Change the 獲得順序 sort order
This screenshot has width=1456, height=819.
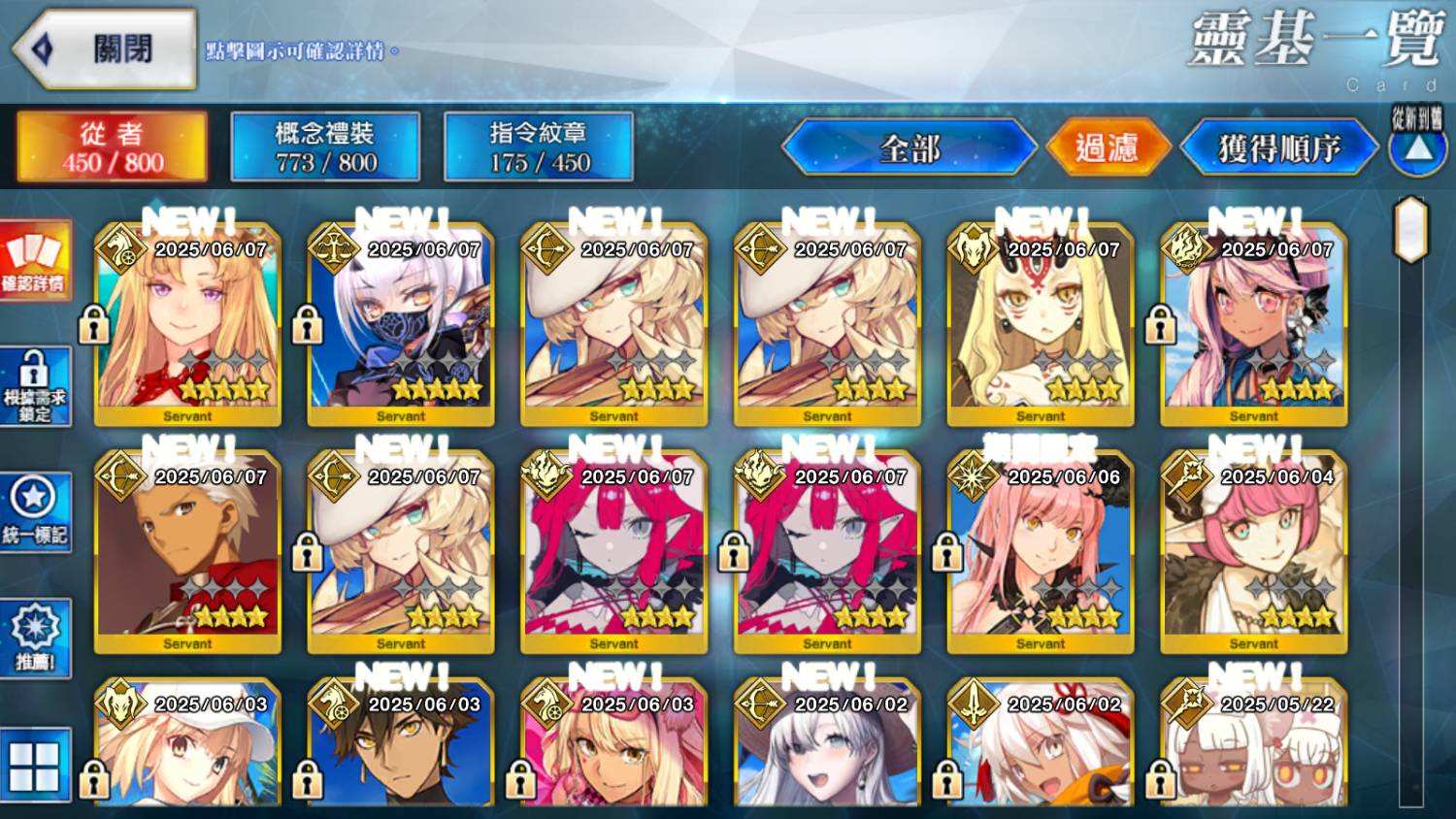point(1278,148)
